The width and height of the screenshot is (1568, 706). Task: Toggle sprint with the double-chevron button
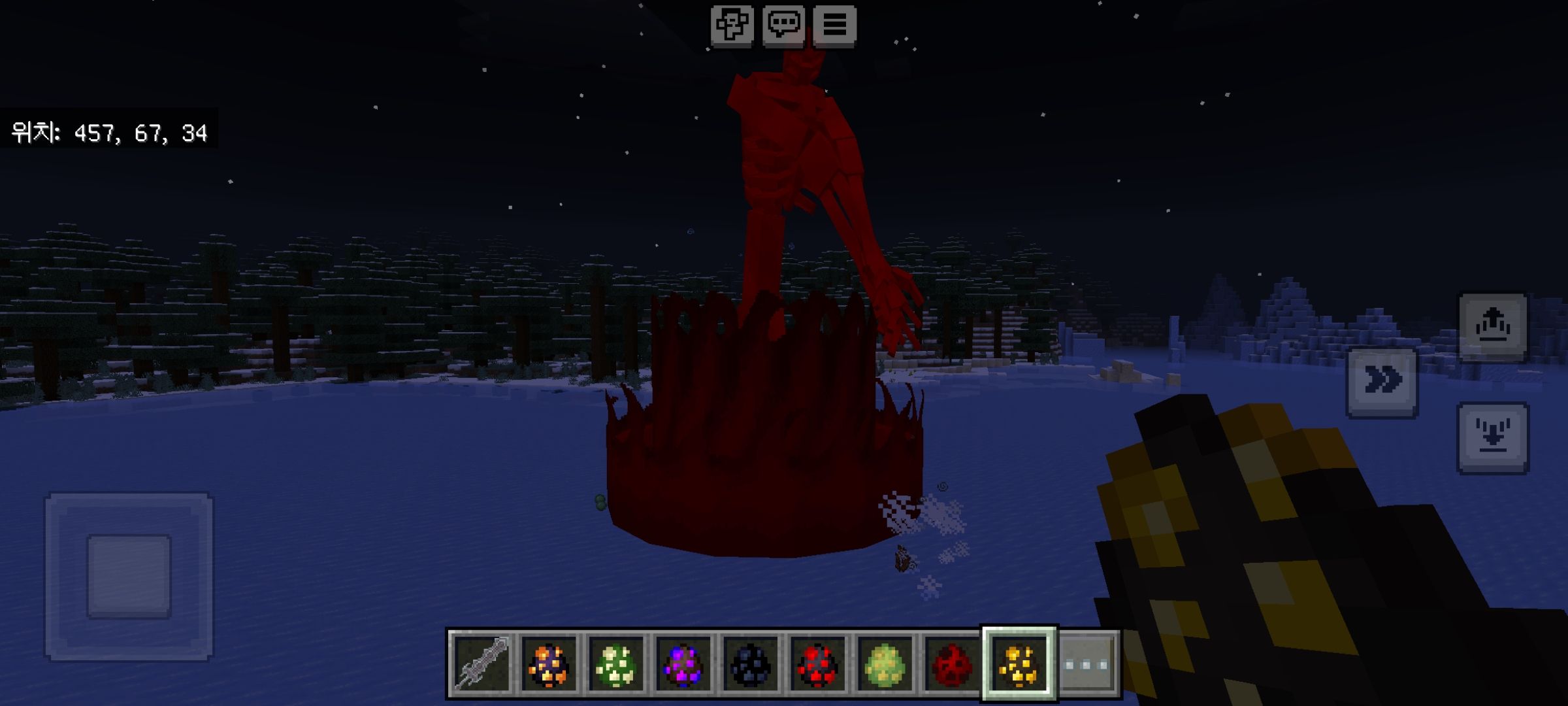point(1382,382)
